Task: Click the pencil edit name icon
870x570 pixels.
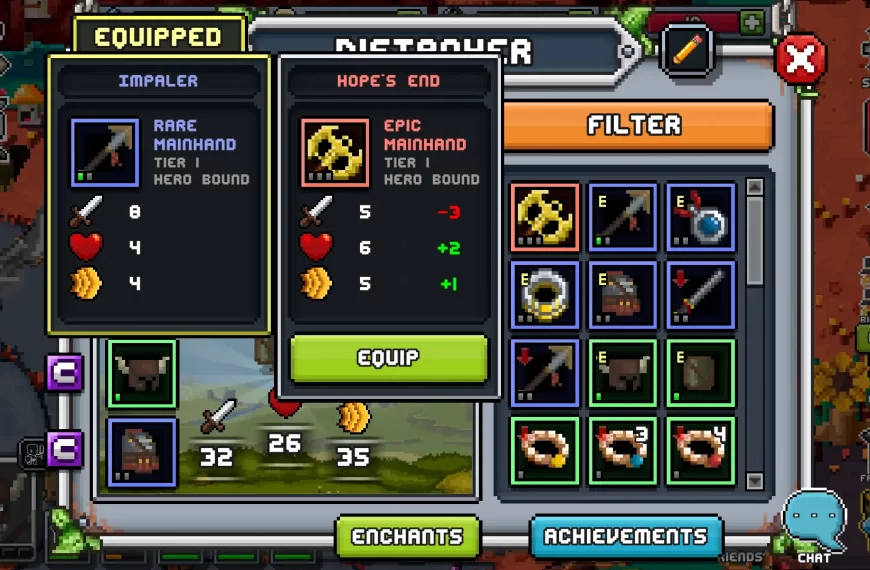Action: (x=686, y=50)
